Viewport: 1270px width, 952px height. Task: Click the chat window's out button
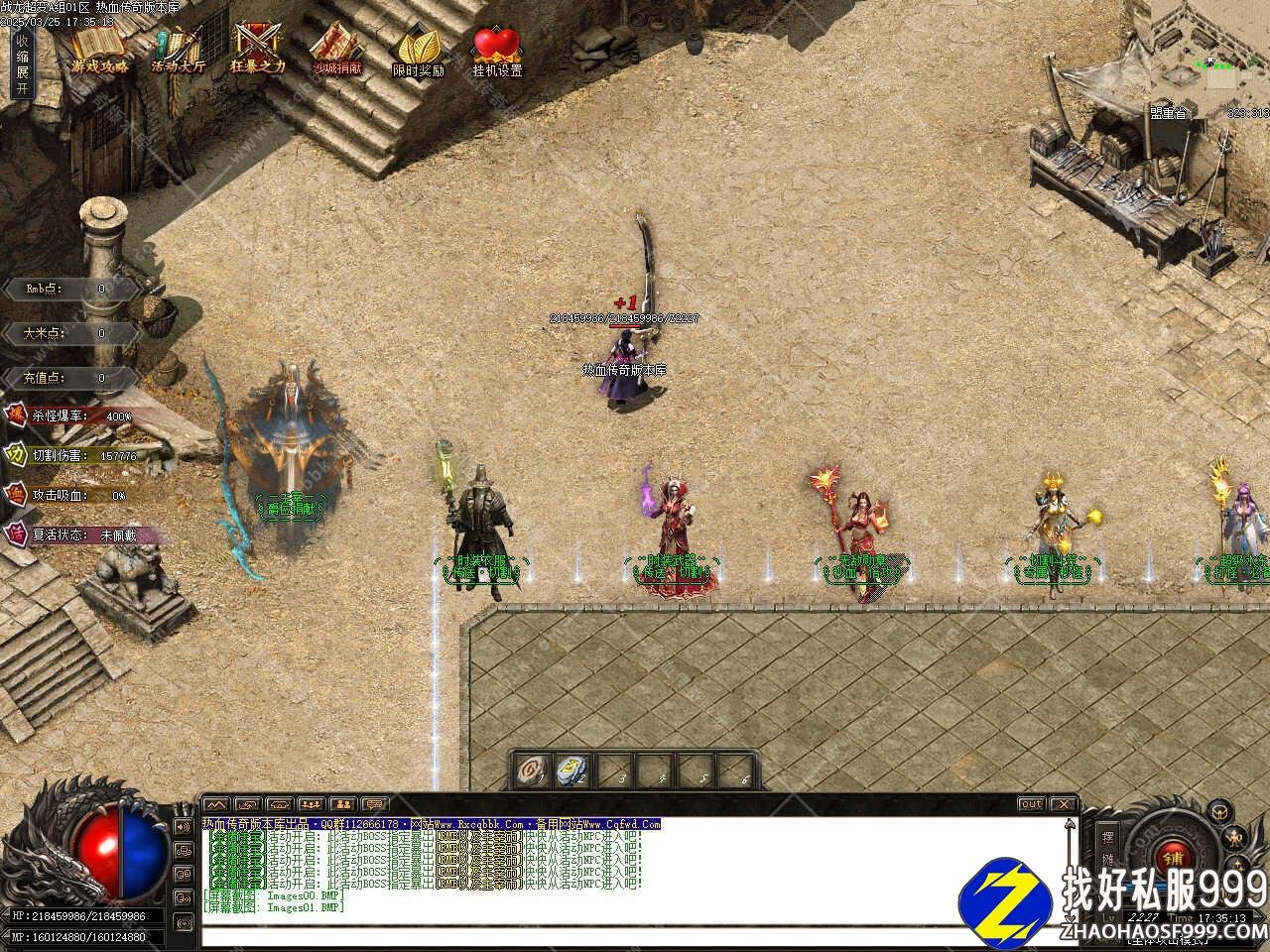click(1032, 804)
